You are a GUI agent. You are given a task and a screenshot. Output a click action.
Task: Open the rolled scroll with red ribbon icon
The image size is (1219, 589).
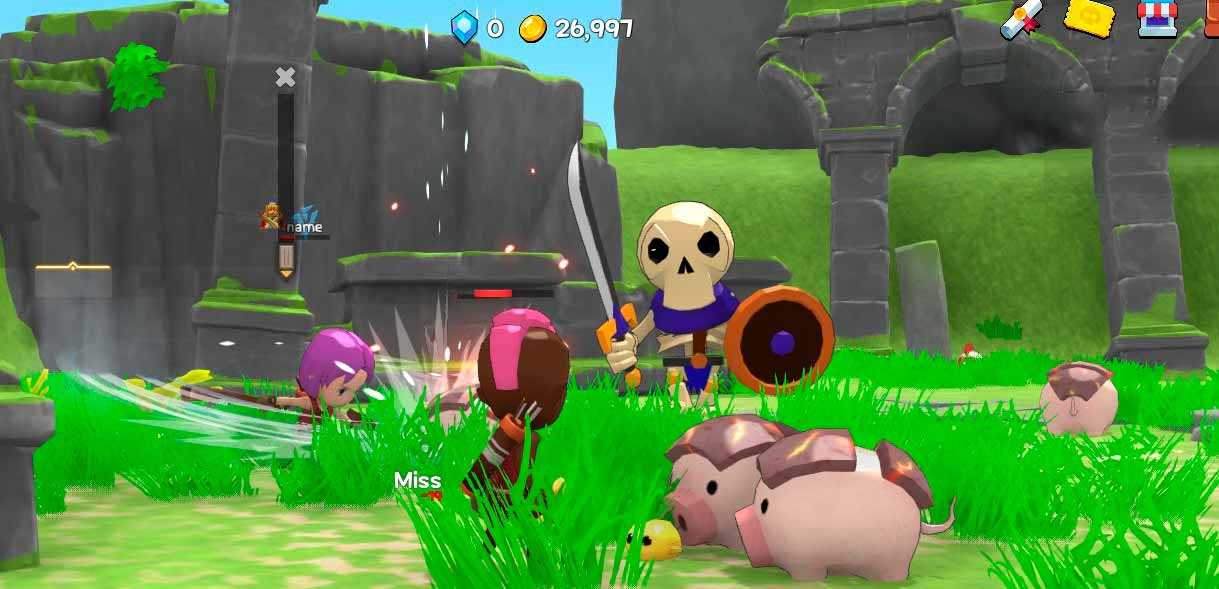coord(1024,21)
